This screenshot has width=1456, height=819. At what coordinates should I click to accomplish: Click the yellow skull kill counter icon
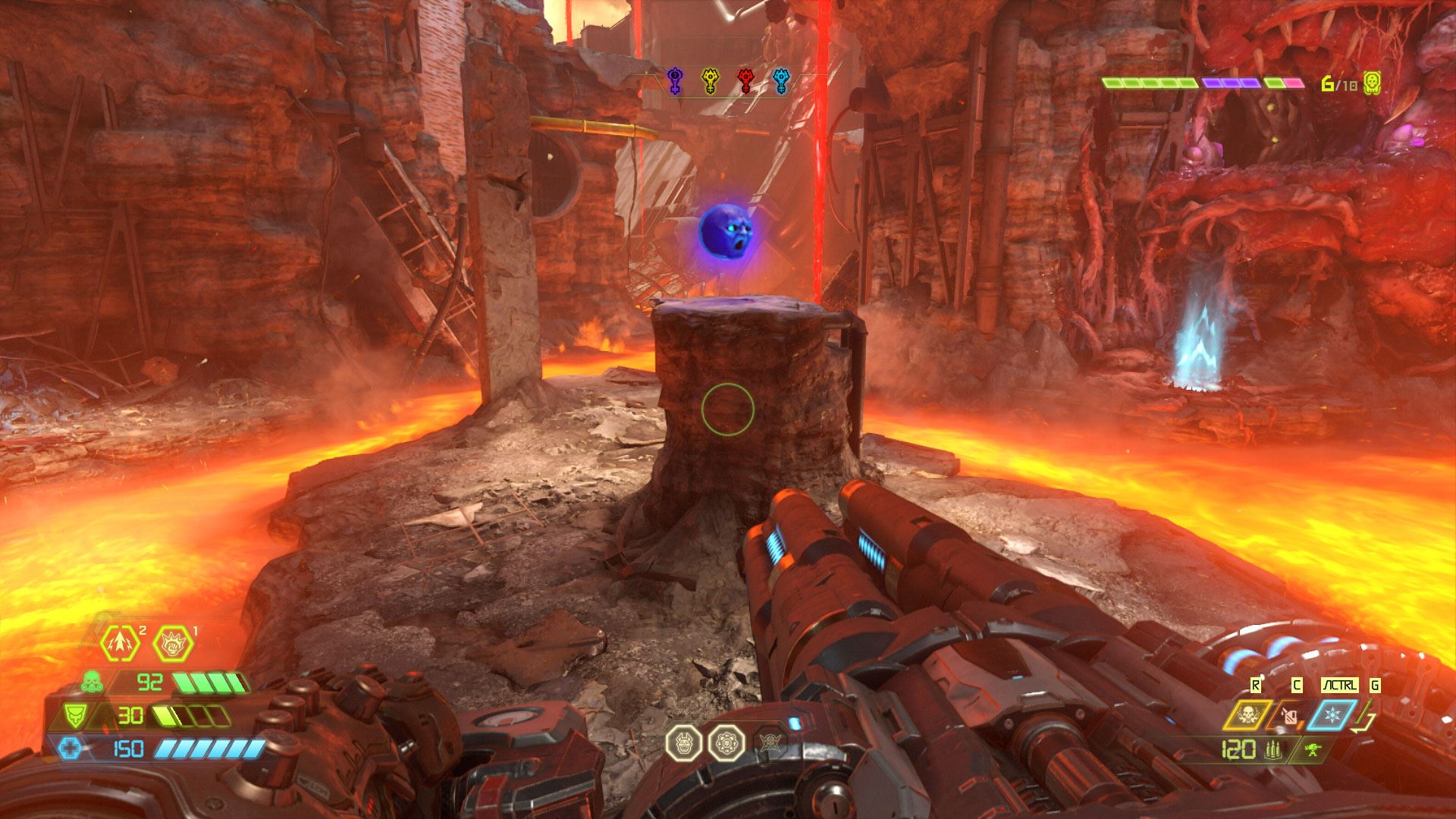(x=1371, y=83)
